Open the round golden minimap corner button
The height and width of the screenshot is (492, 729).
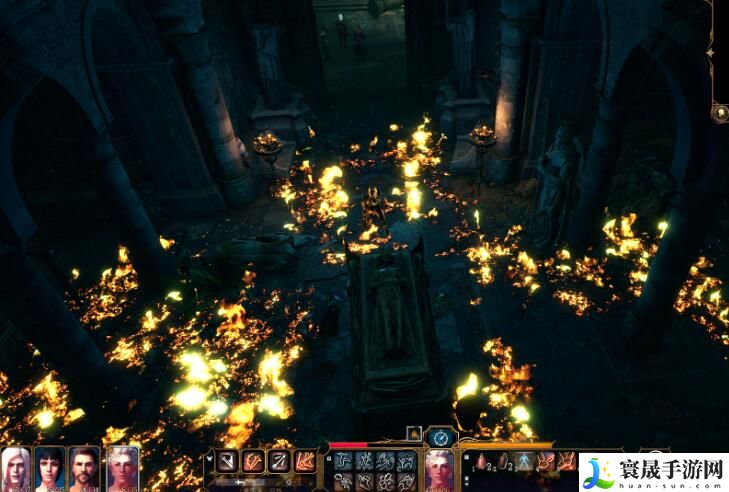pyautogui.click(x=719, y=113)
